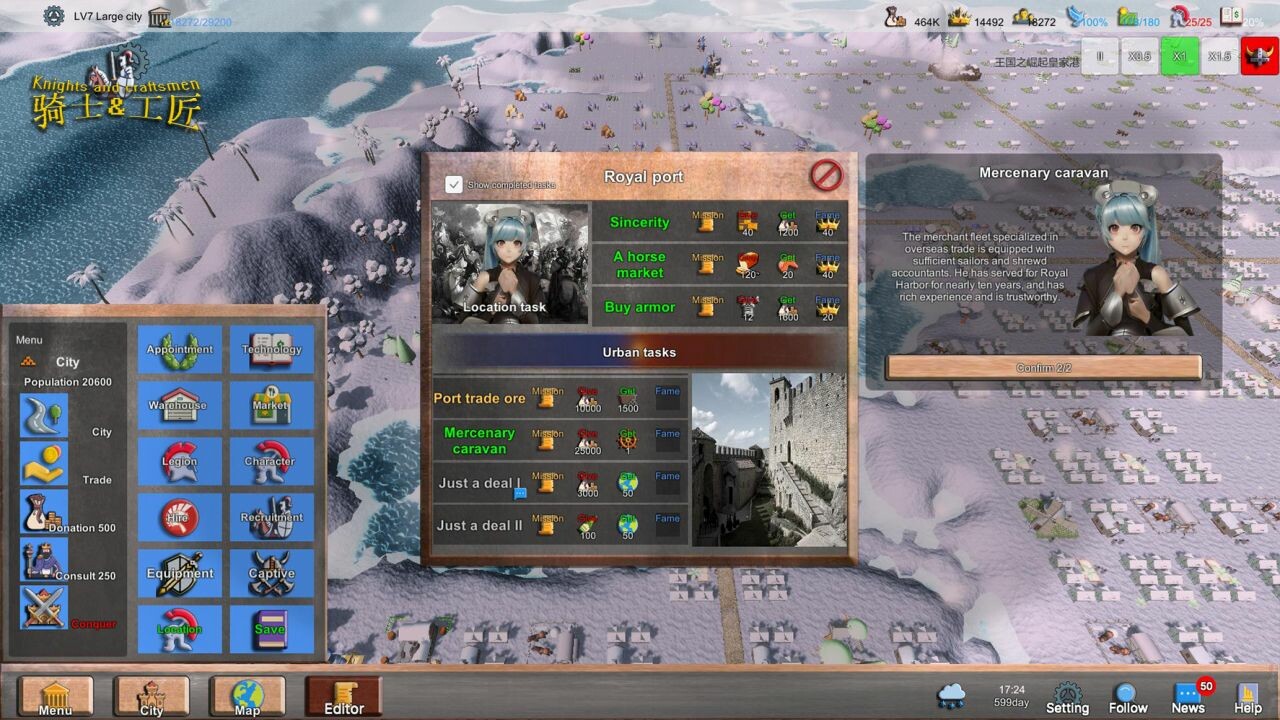The image size is (1280, 720).
Task: Open the Technology book icon
Action: pos(271,349)
